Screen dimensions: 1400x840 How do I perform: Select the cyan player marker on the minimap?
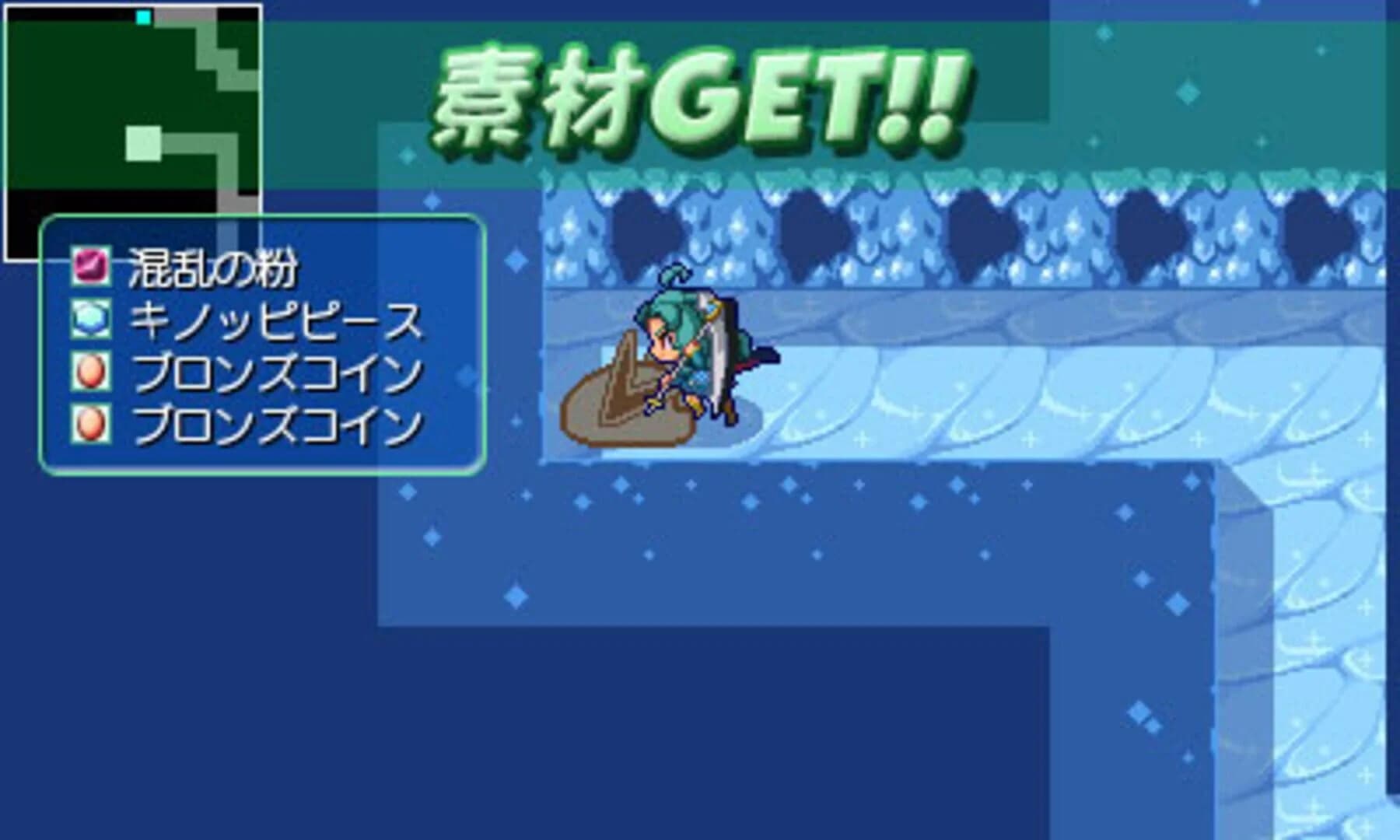coord(142,16)
